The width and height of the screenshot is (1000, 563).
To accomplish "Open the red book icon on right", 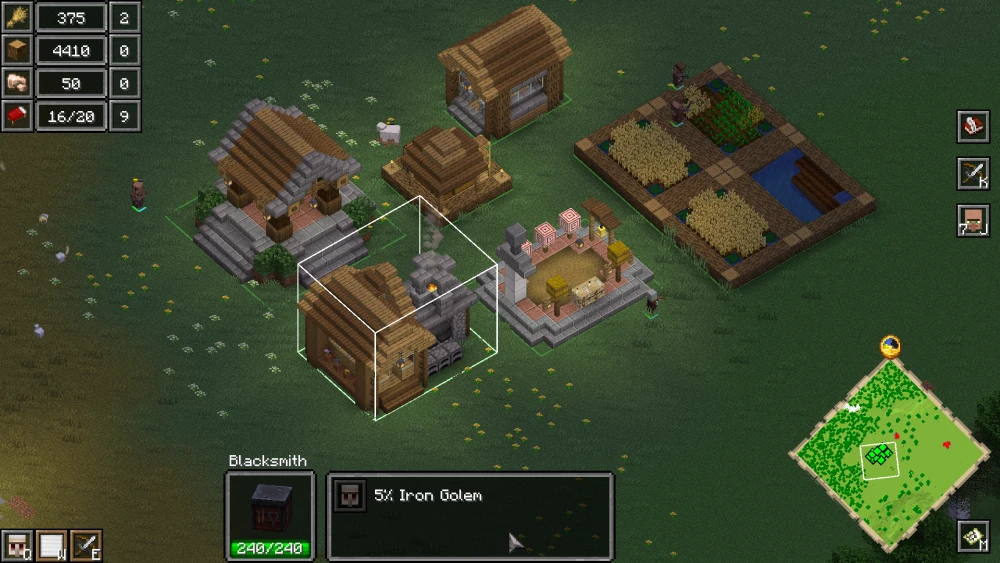I will pyautogui.click(x=972, y=126).
